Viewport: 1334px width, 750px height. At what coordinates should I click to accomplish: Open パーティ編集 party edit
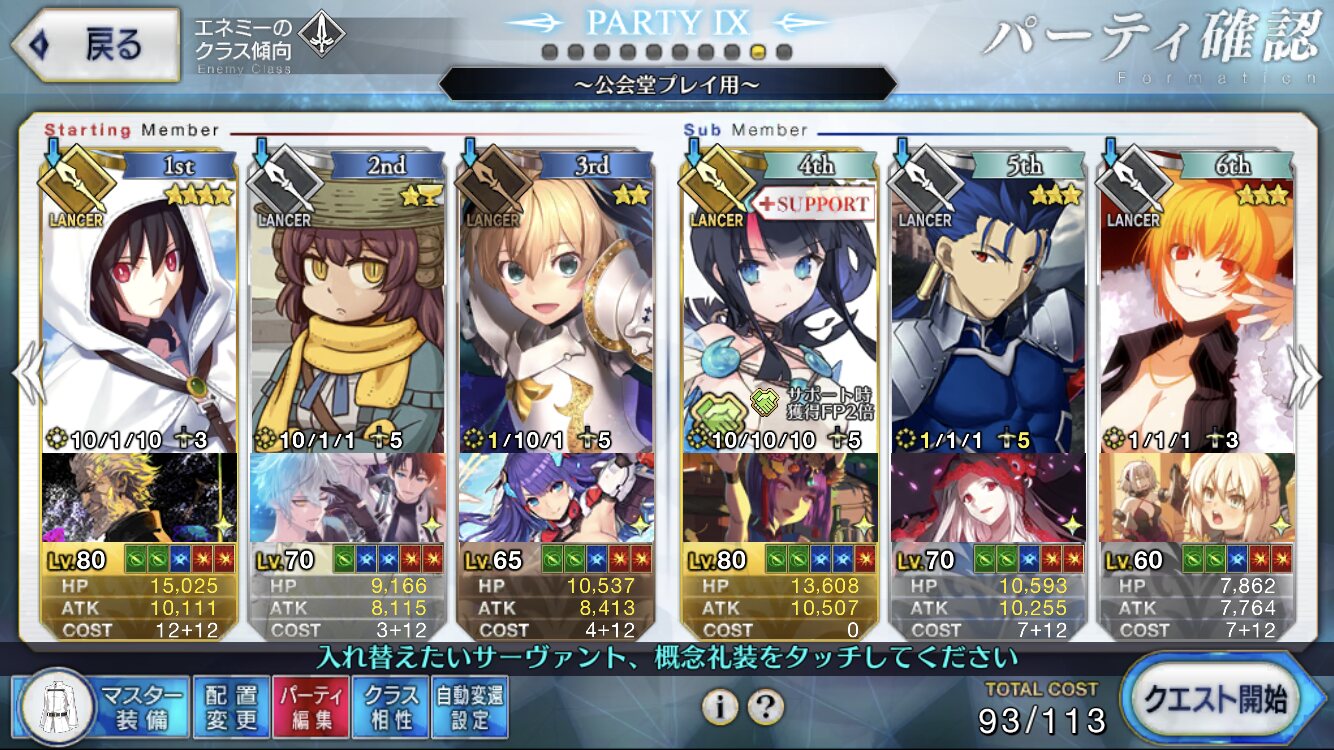310,706
